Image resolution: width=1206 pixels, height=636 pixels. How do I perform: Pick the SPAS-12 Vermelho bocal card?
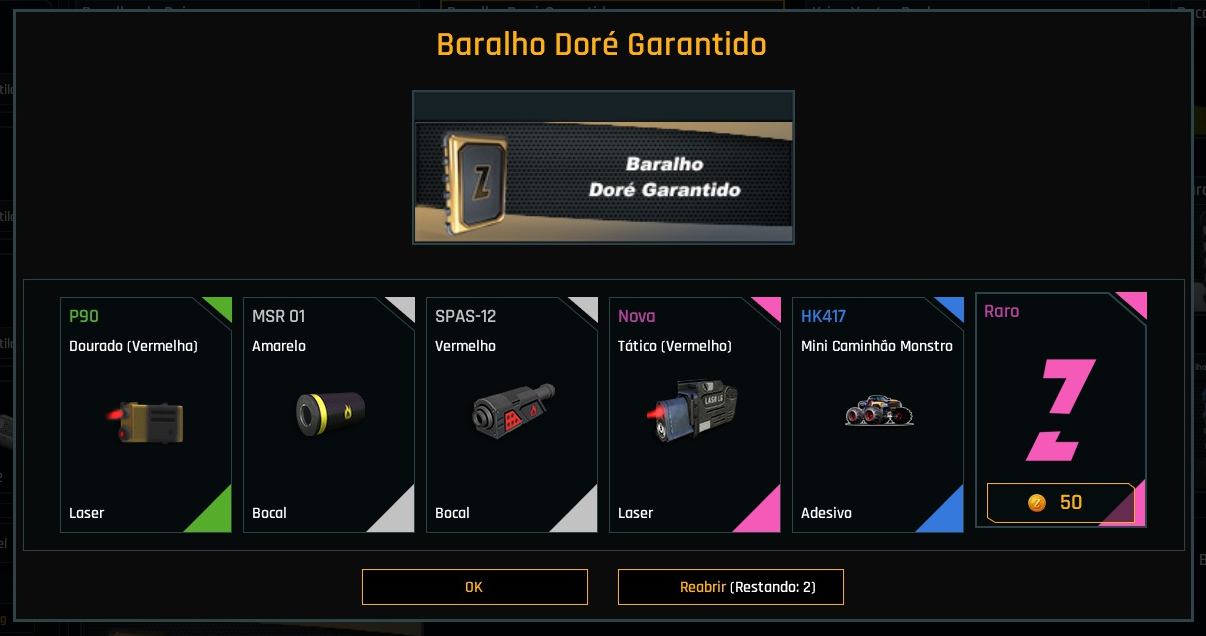point(512,414)
